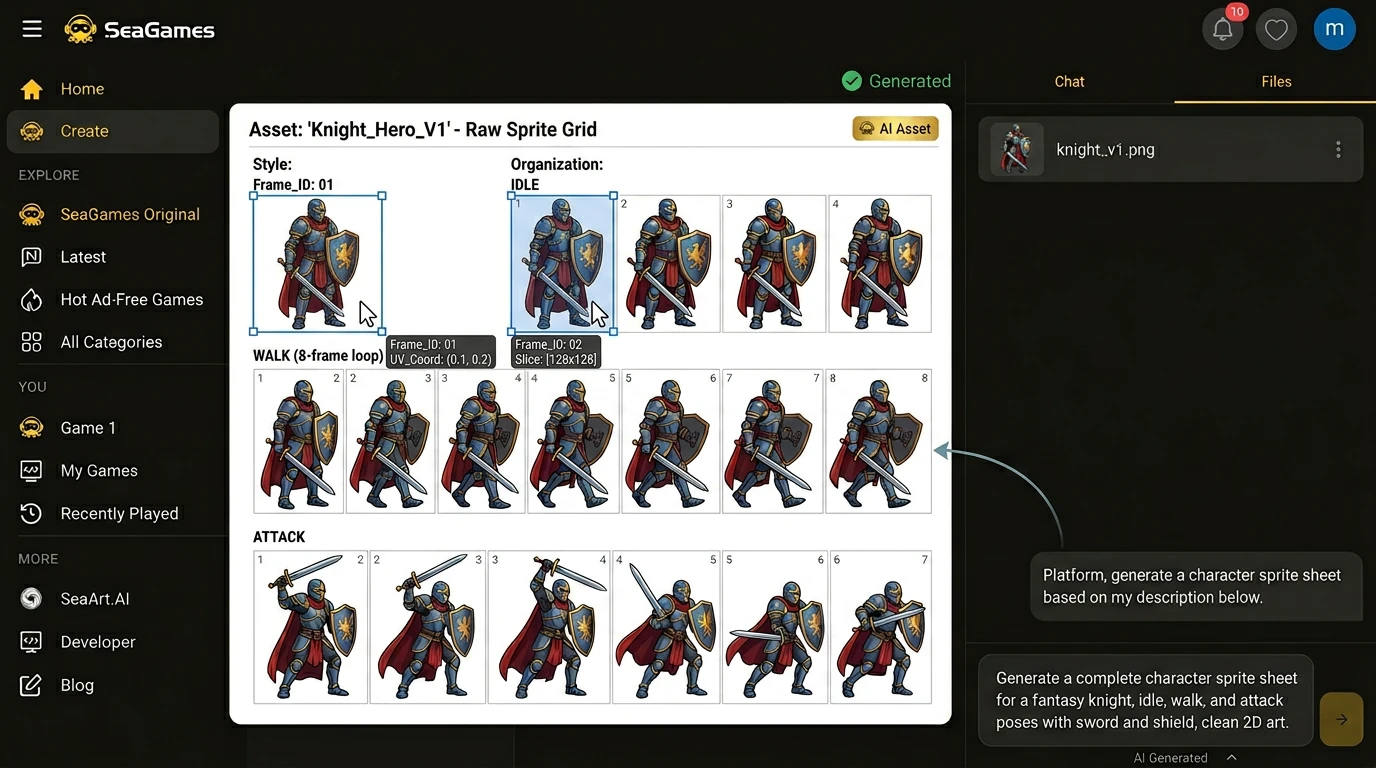The width and height of the screenshot is (1376, 768).
Task: Open SeaGames Original section
Action: tap(129, 214)
